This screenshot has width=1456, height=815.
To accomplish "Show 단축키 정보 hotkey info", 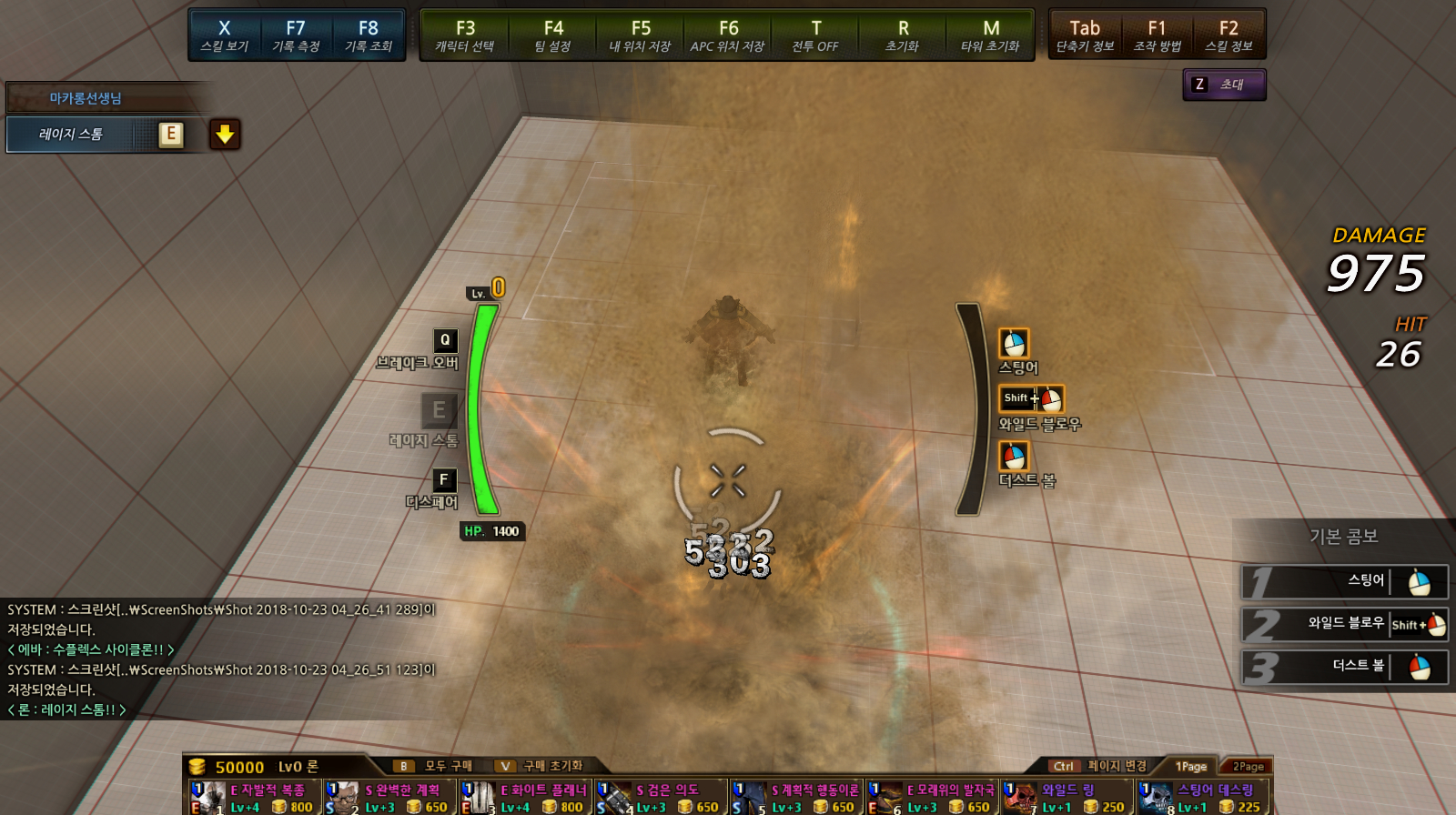I will tap(1085, 35).
